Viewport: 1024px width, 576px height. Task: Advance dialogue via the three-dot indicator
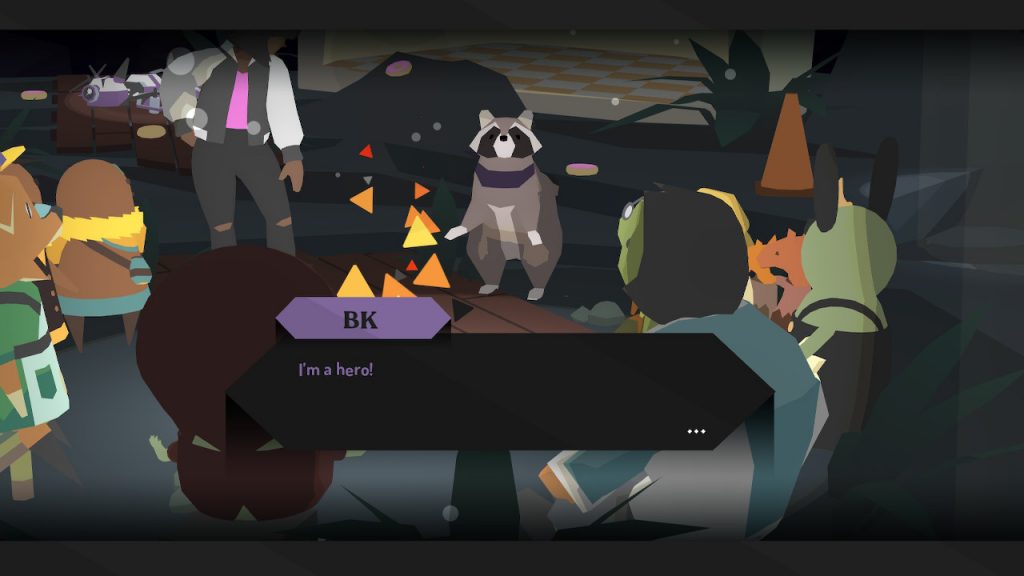(696, 432)
